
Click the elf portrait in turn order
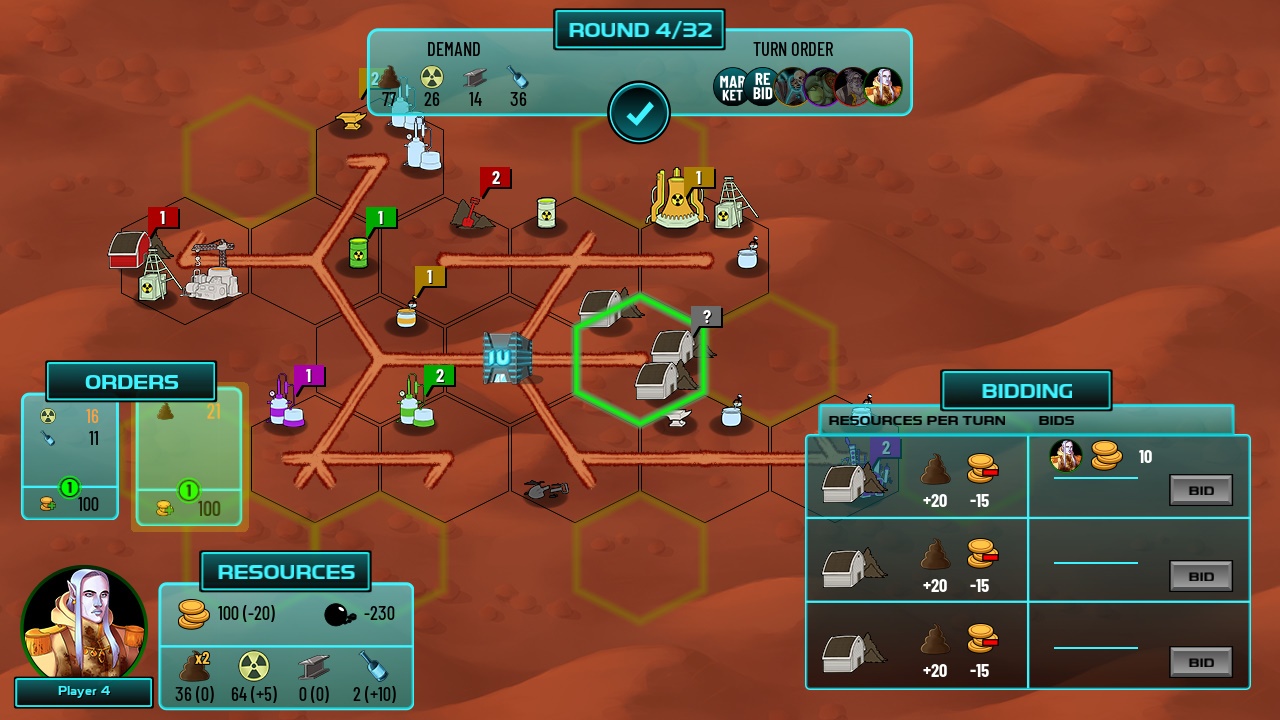[x=884, y=87]
